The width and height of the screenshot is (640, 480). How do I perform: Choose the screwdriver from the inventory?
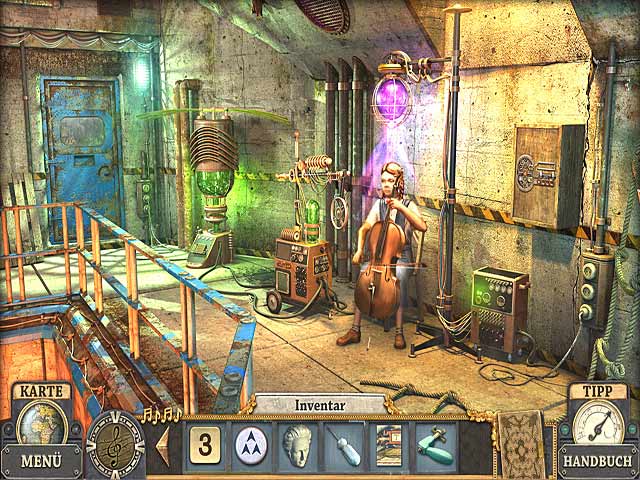point(343,444)
